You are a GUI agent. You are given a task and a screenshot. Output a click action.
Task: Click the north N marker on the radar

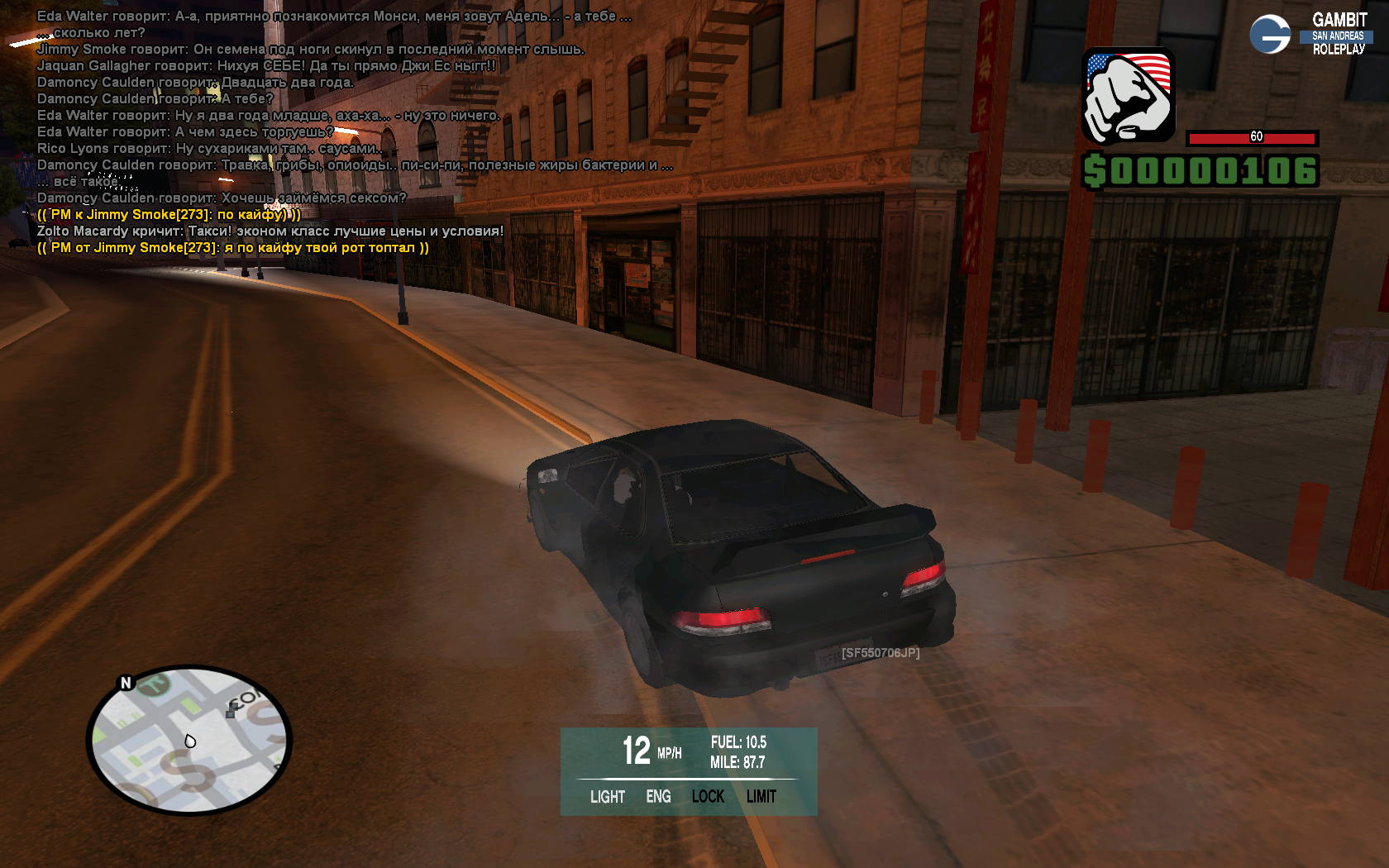(x=126, y=683)
